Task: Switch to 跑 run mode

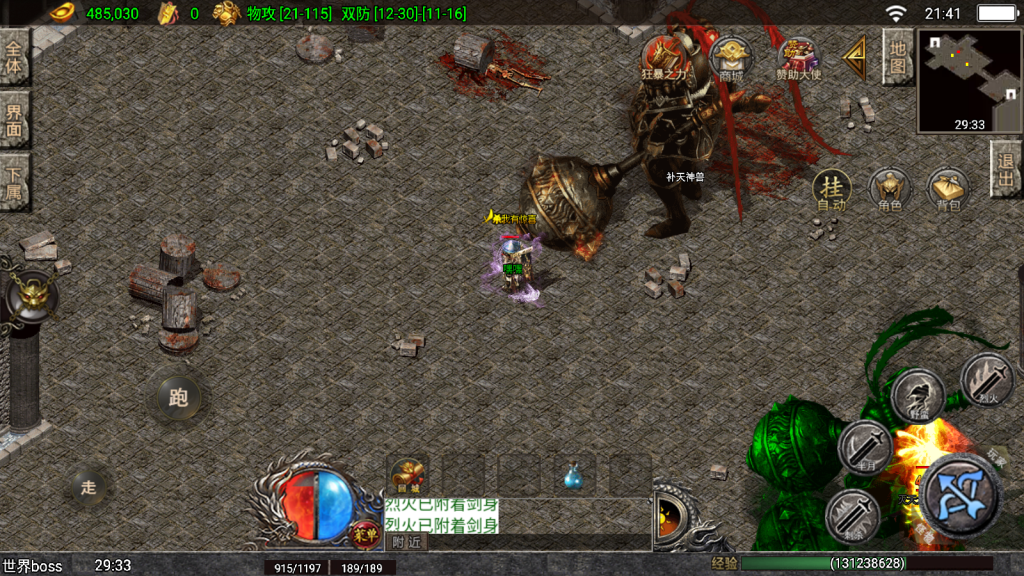Action: coord(178,398)
